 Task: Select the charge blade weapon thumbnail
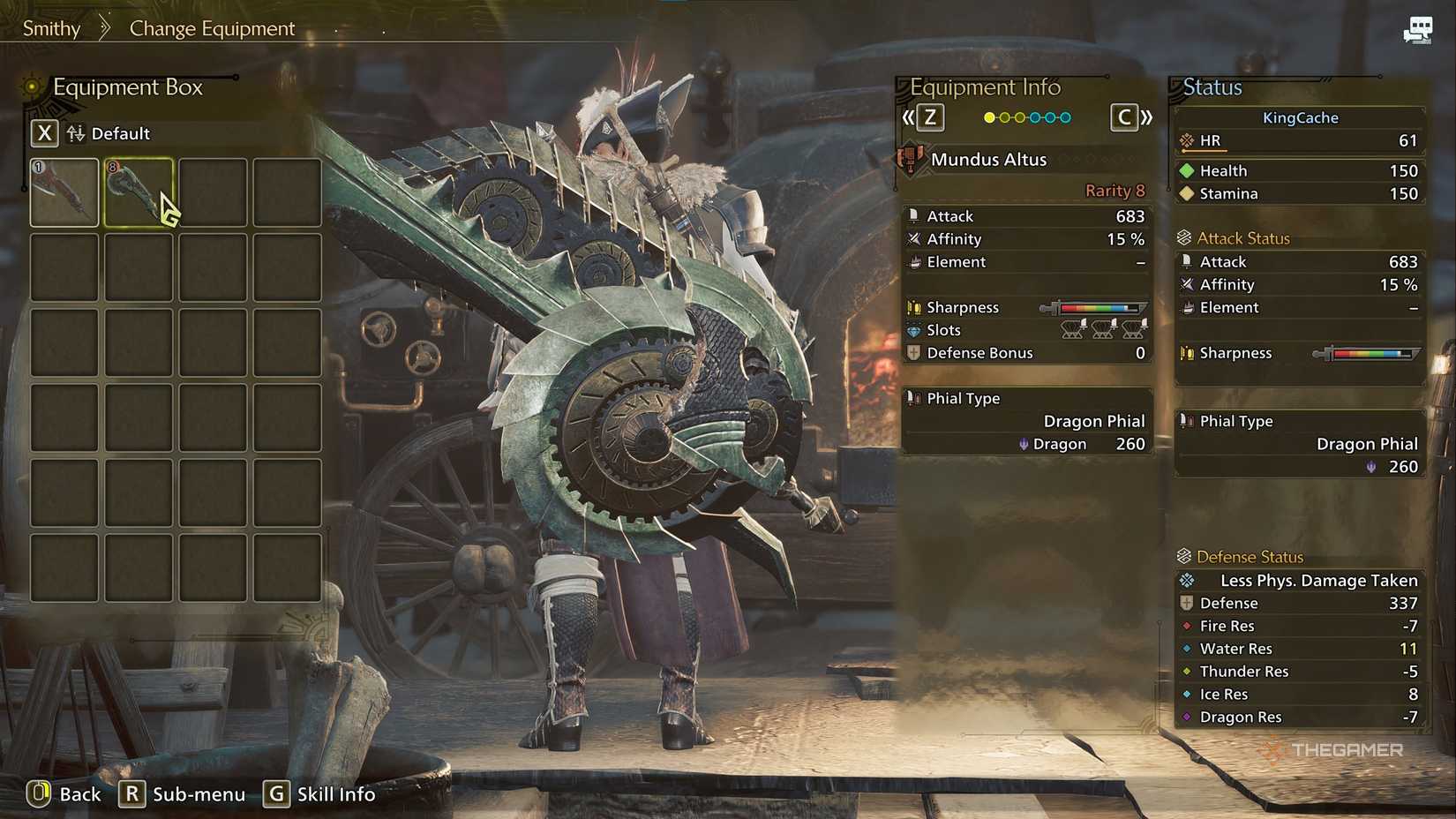(138, 192)
